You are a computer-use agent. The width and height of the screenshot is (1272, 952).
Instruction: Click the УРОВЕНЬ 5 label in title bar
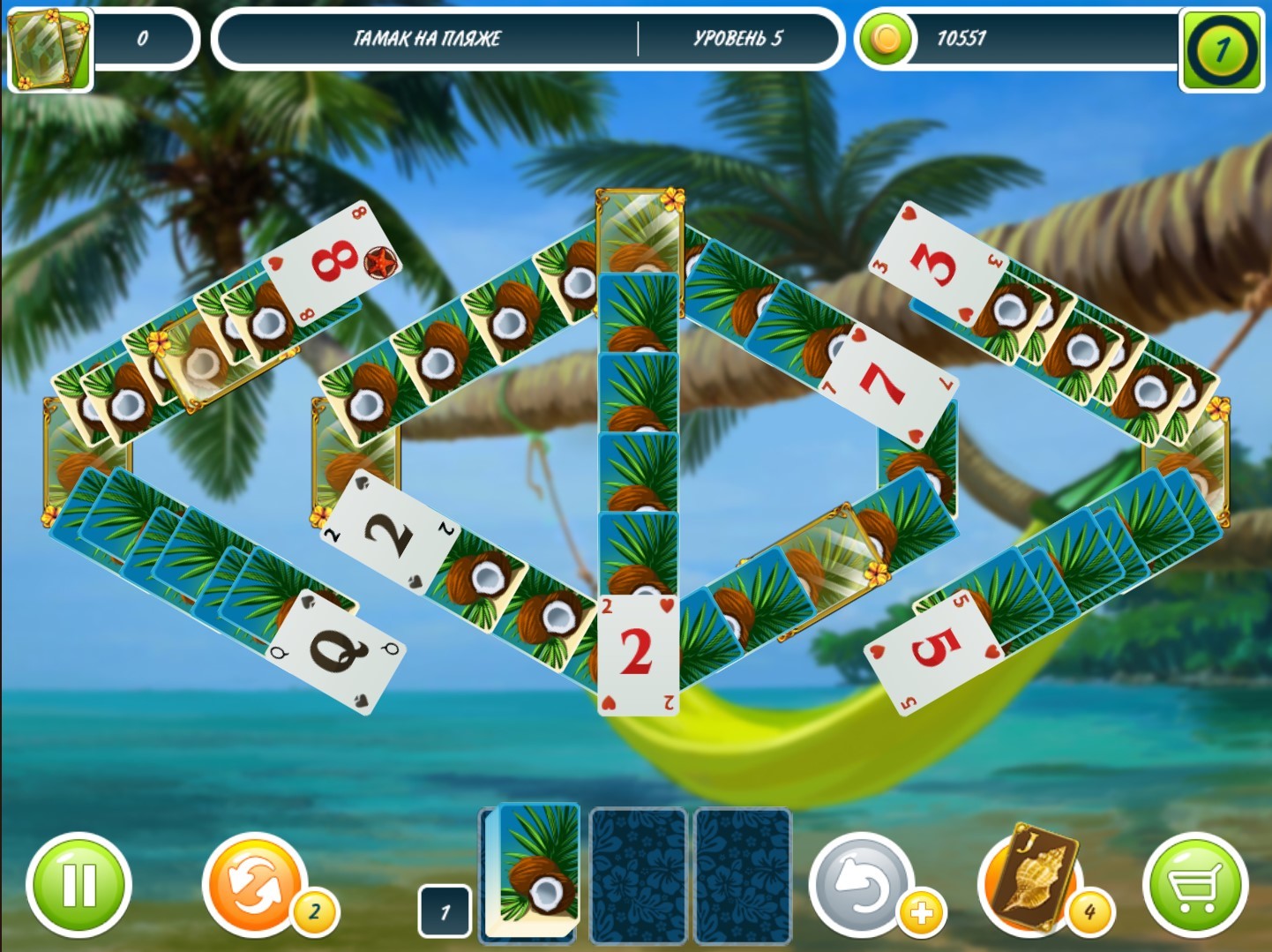(739, 40)
